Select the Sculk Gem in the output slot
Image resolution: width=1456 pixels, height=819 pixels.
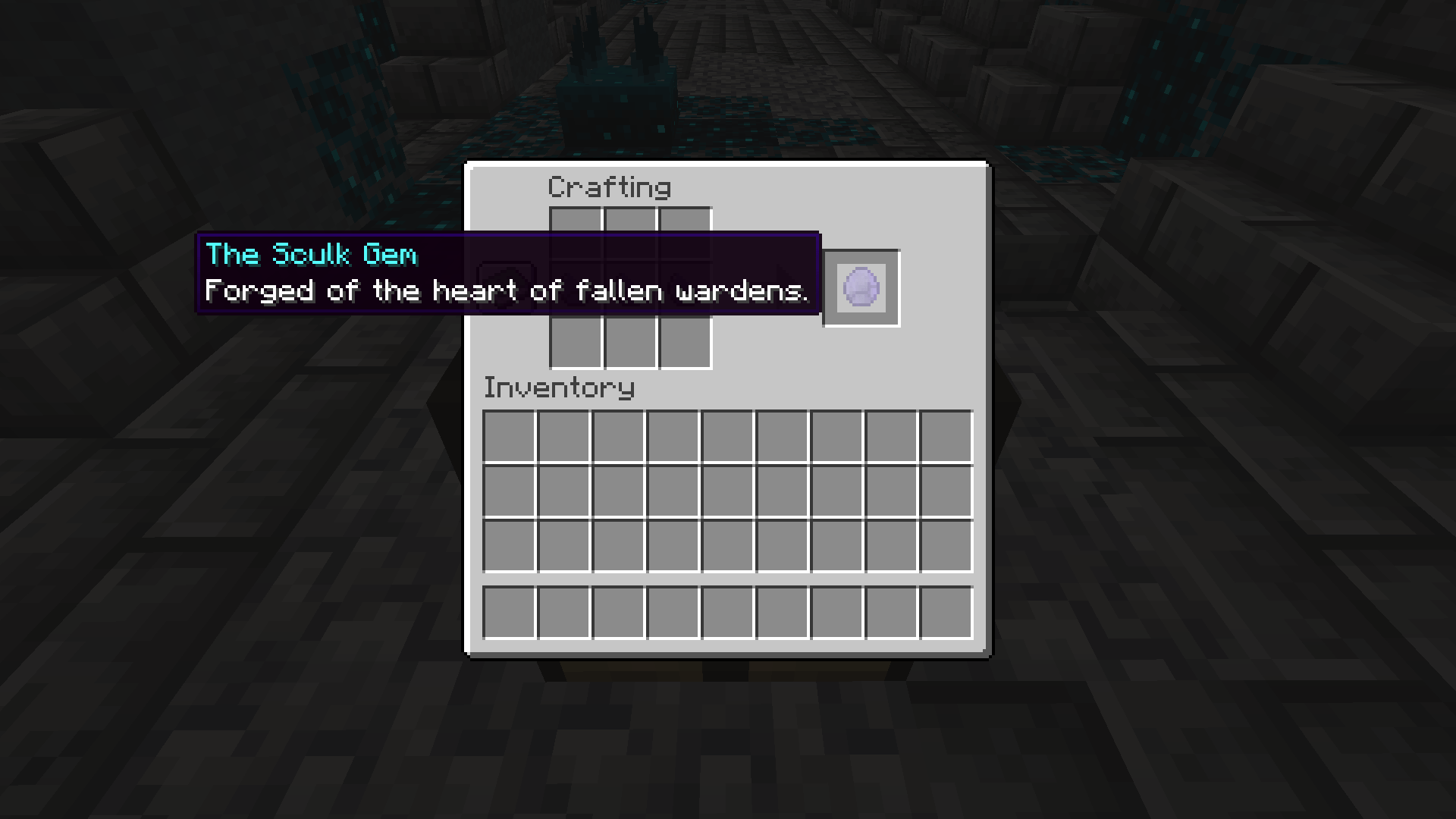[861, 287]
